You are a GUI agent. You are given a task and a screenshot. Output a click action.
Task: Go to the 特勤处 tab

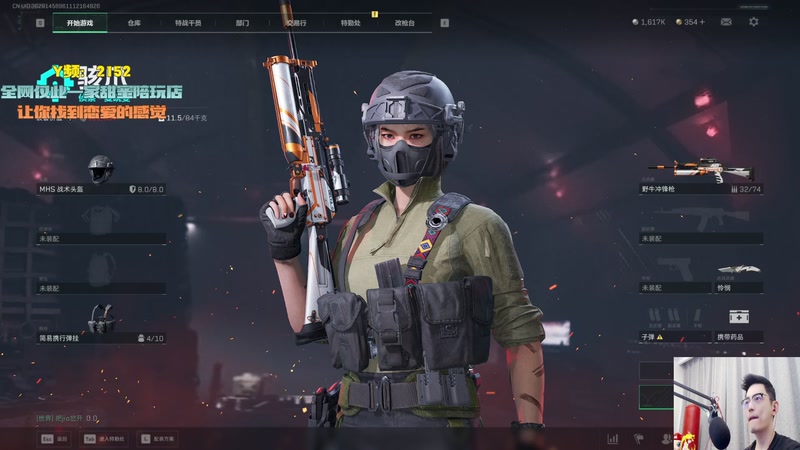coord(350,22)
